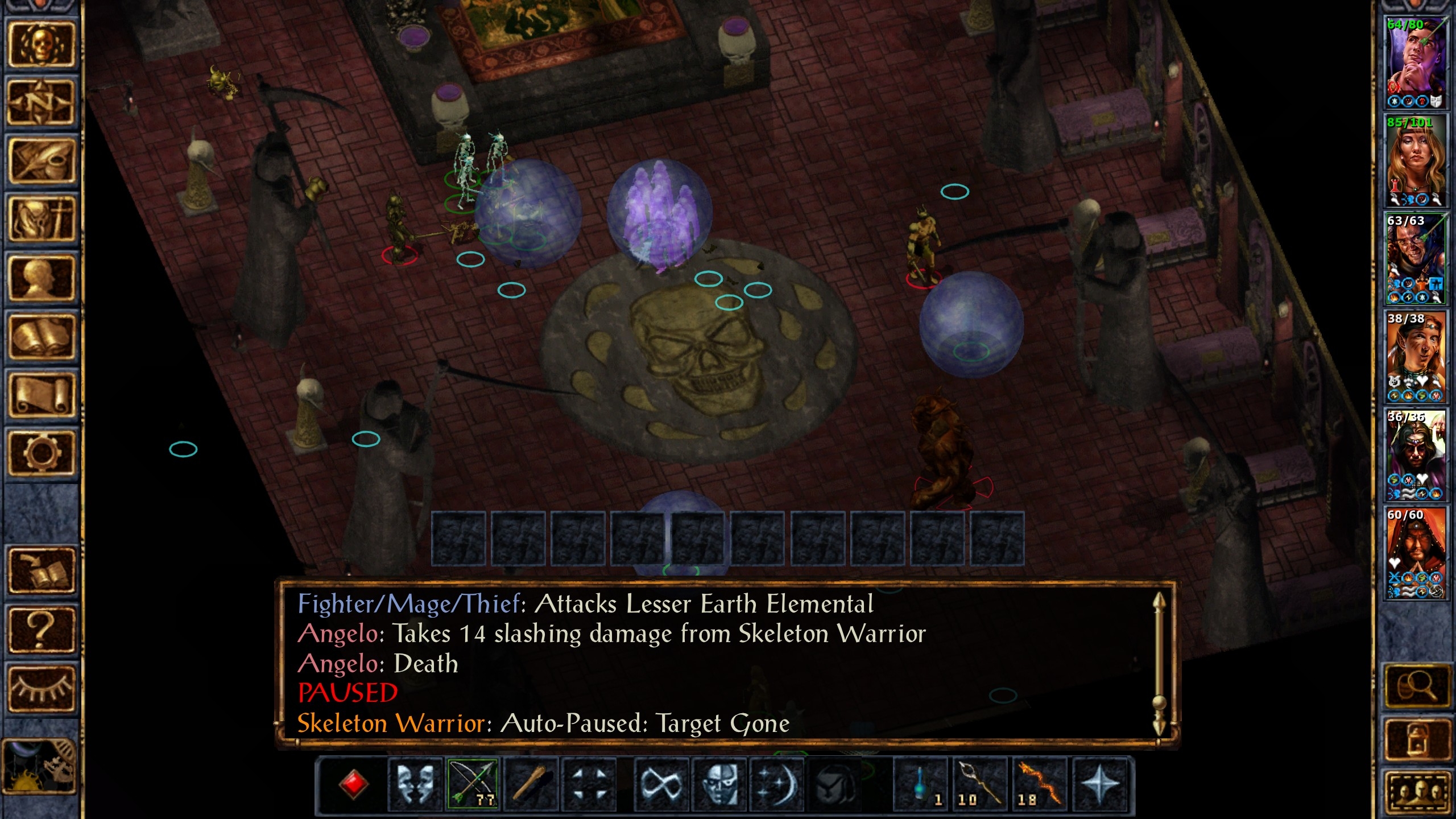The width and height of the screenshot is (1456, 819).
Task: Select the woman's portrait showing 85/101 health
Action: 1416,160
